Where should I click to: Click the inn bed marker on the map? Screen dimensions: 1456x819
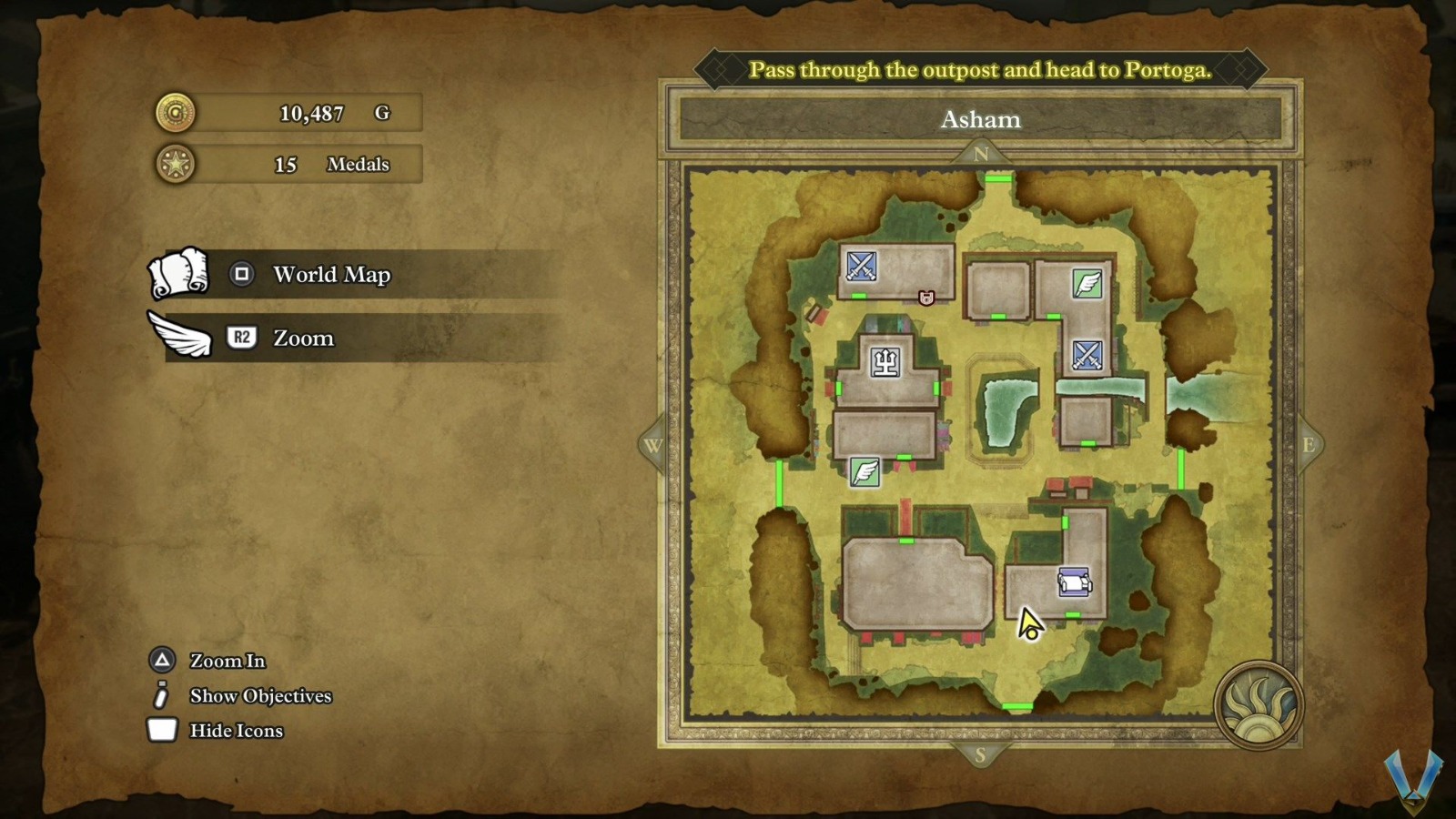pos(1074,581)
